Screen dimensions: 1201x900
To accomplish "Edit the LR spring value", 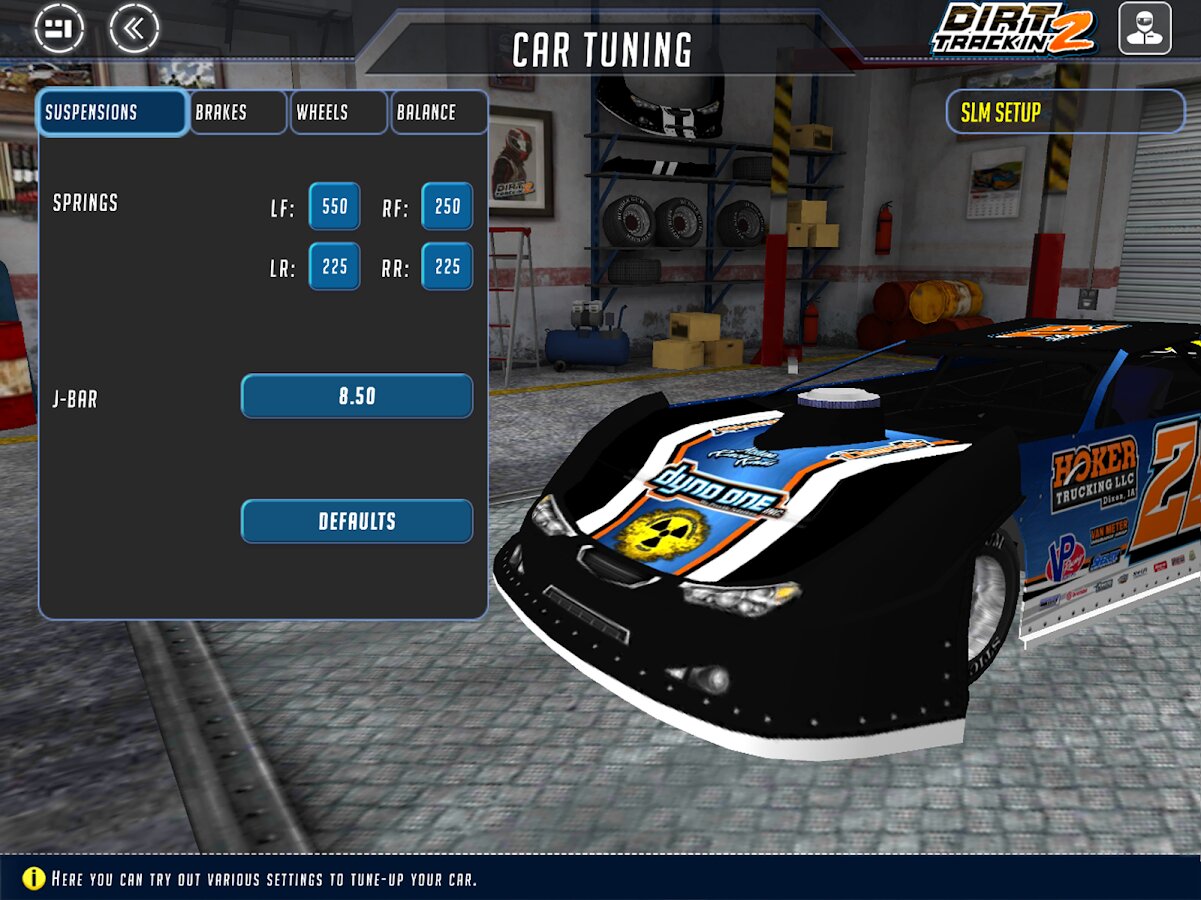I will point(334,266).
